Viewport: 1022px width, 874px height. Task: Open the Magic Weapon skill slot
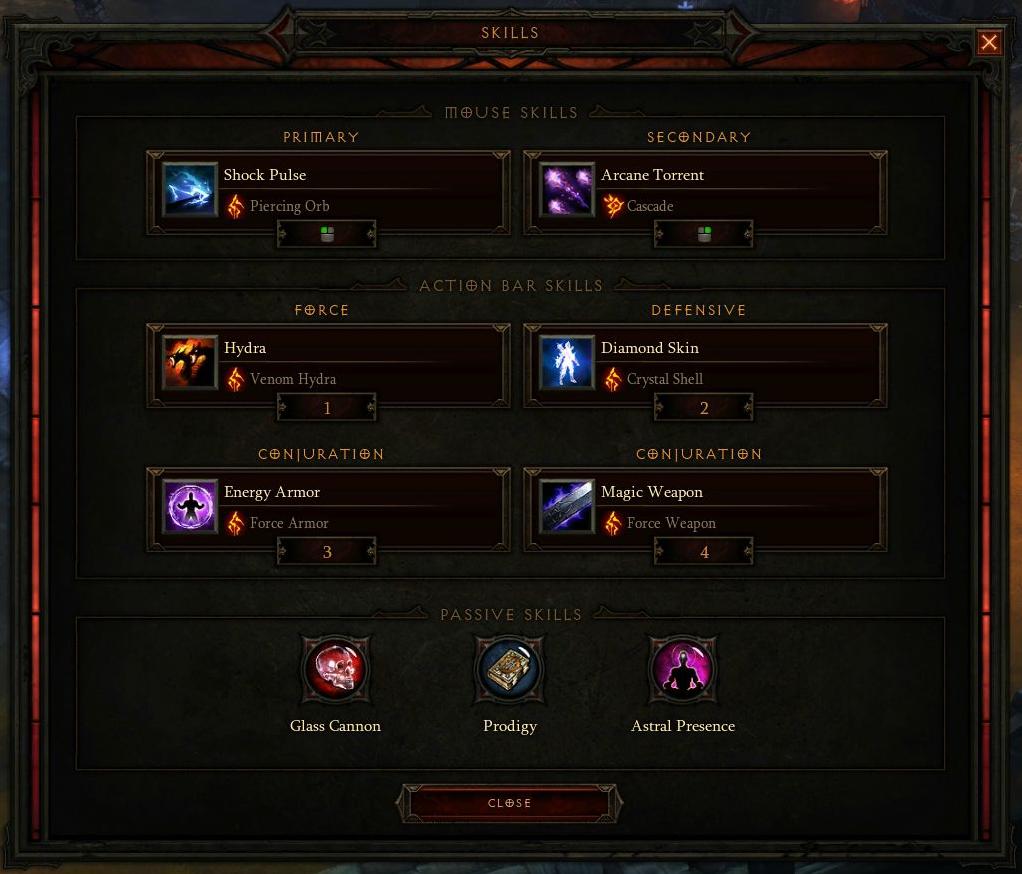(704, 506)
